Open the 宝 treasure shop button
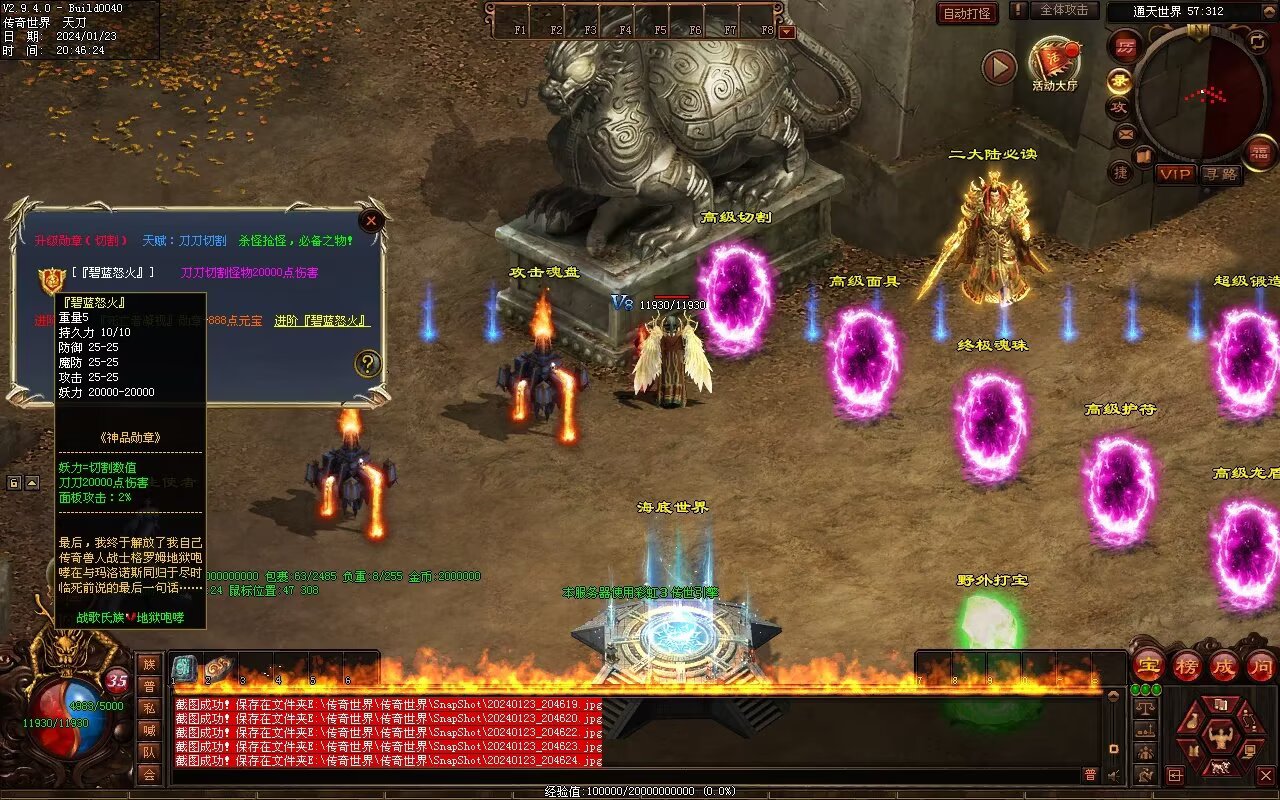The width and height of the screenshot is (1280, 800). 1148,664
